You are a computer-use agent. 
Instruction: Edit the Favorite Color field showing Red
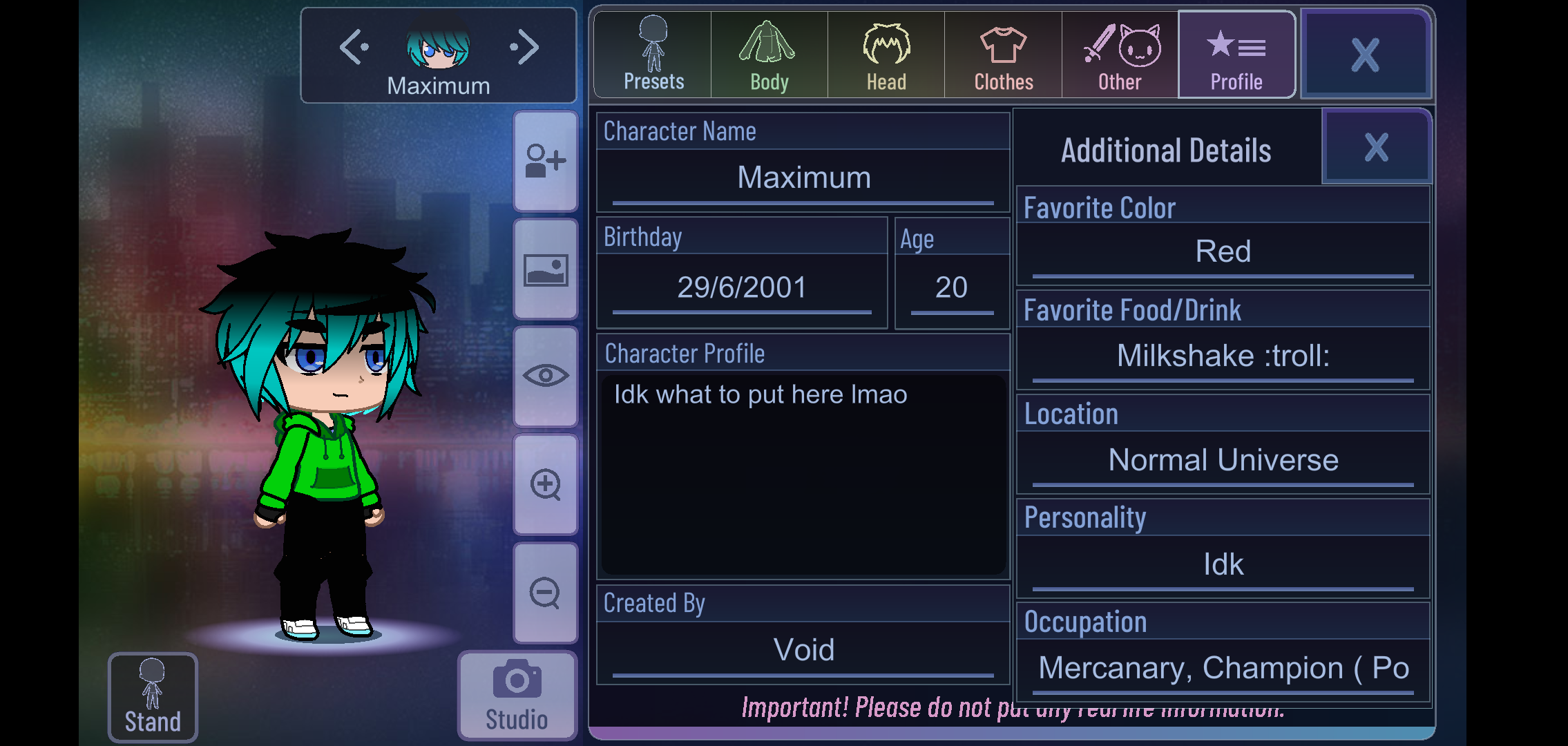click(1223, 251)
